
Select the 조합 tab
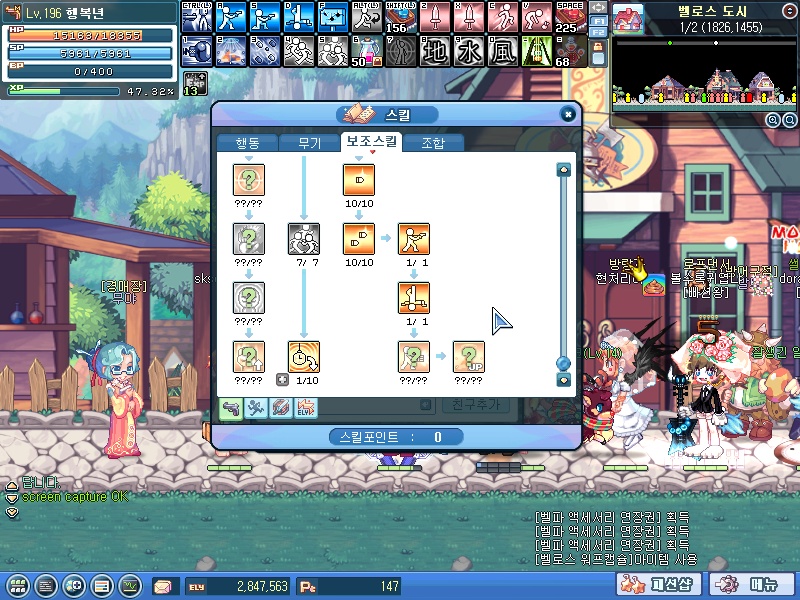[x=433, y=143]
